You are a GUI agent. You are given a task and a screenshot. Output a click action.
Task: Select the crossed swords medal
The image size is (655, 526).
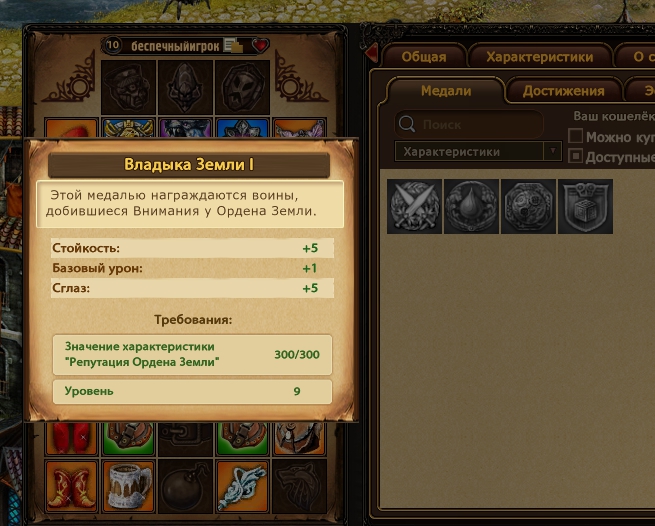tap(415, 206)
